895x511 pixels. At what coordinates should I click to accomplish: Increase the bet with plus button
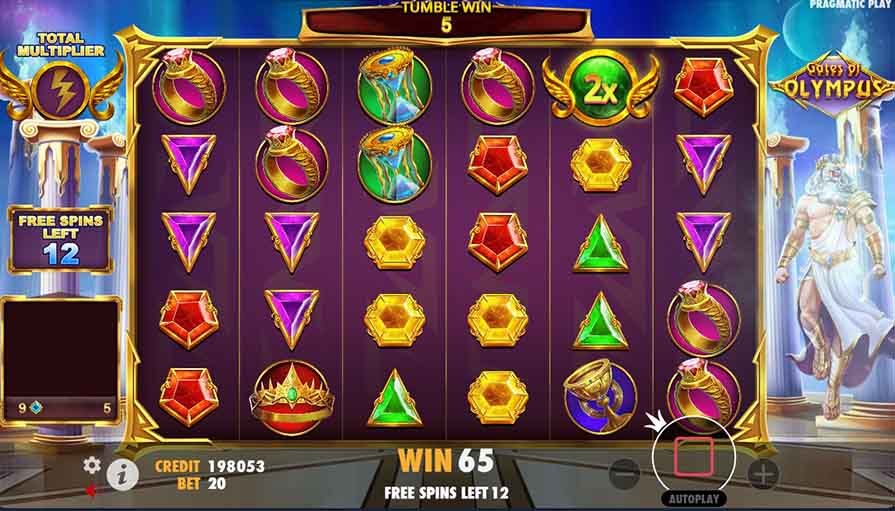pos(762,473)
